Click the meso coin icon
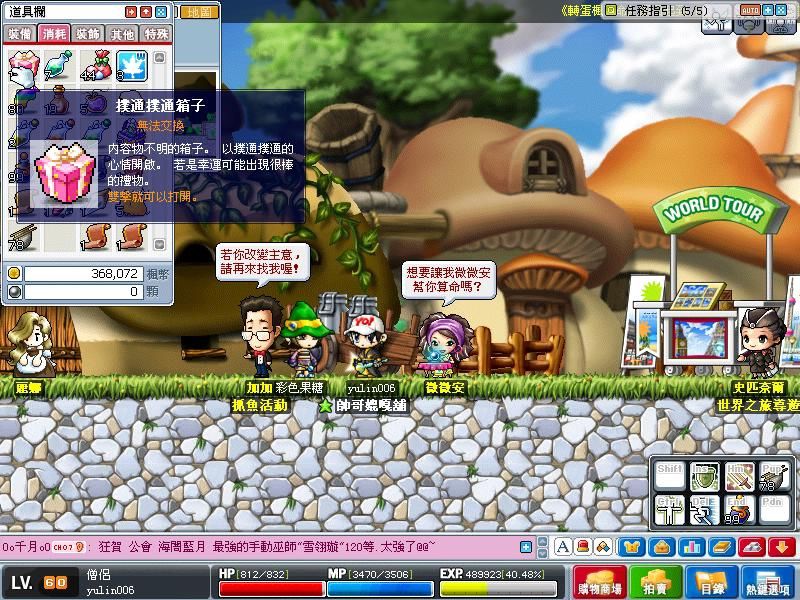This screenshot has height=600, width=800. (14, 273)
